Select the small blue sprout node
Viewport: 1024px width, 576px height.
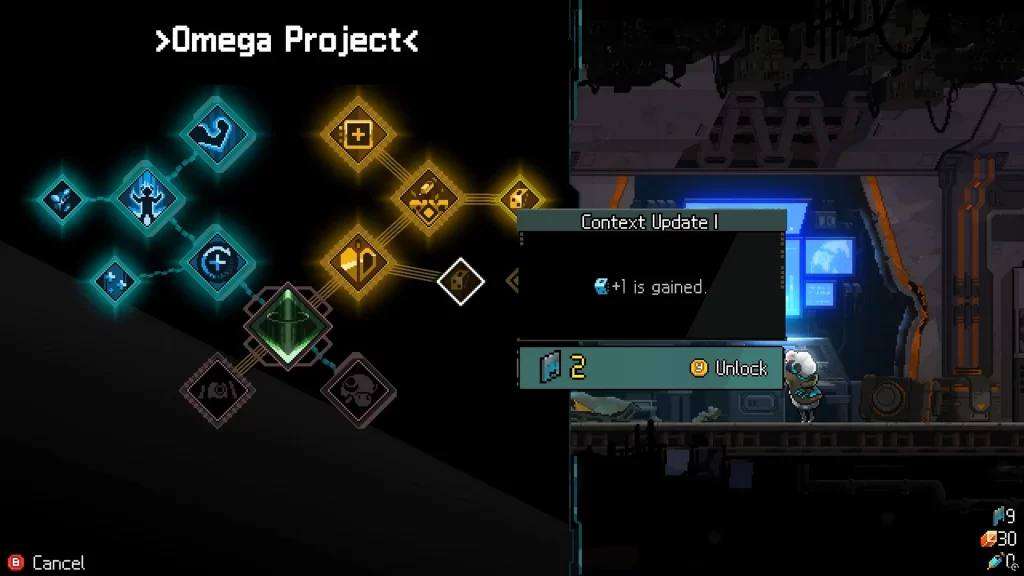click(61, 198)
